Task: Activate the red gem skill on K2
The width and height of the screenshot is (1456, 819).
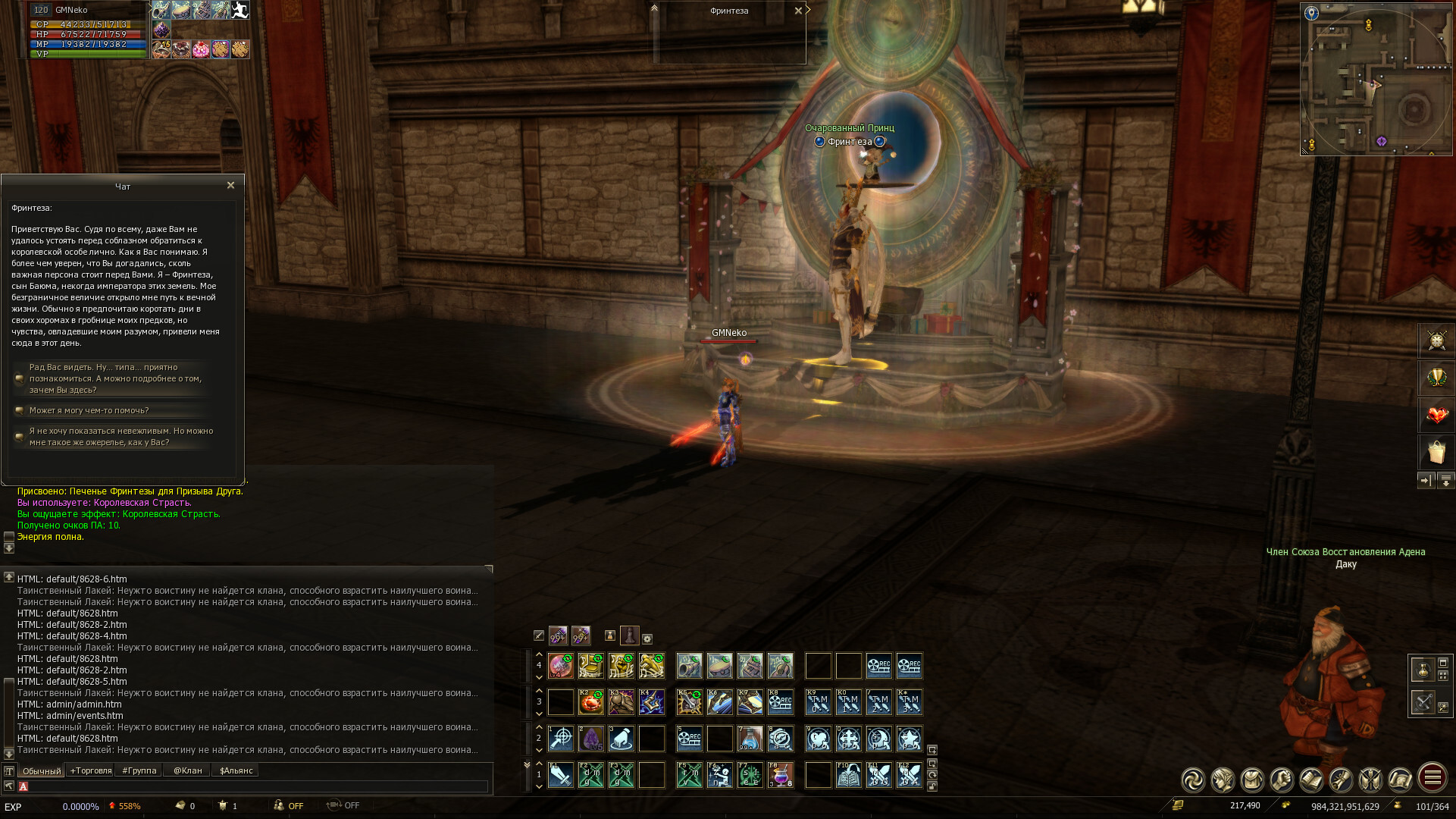Action: tap(590, 702)
